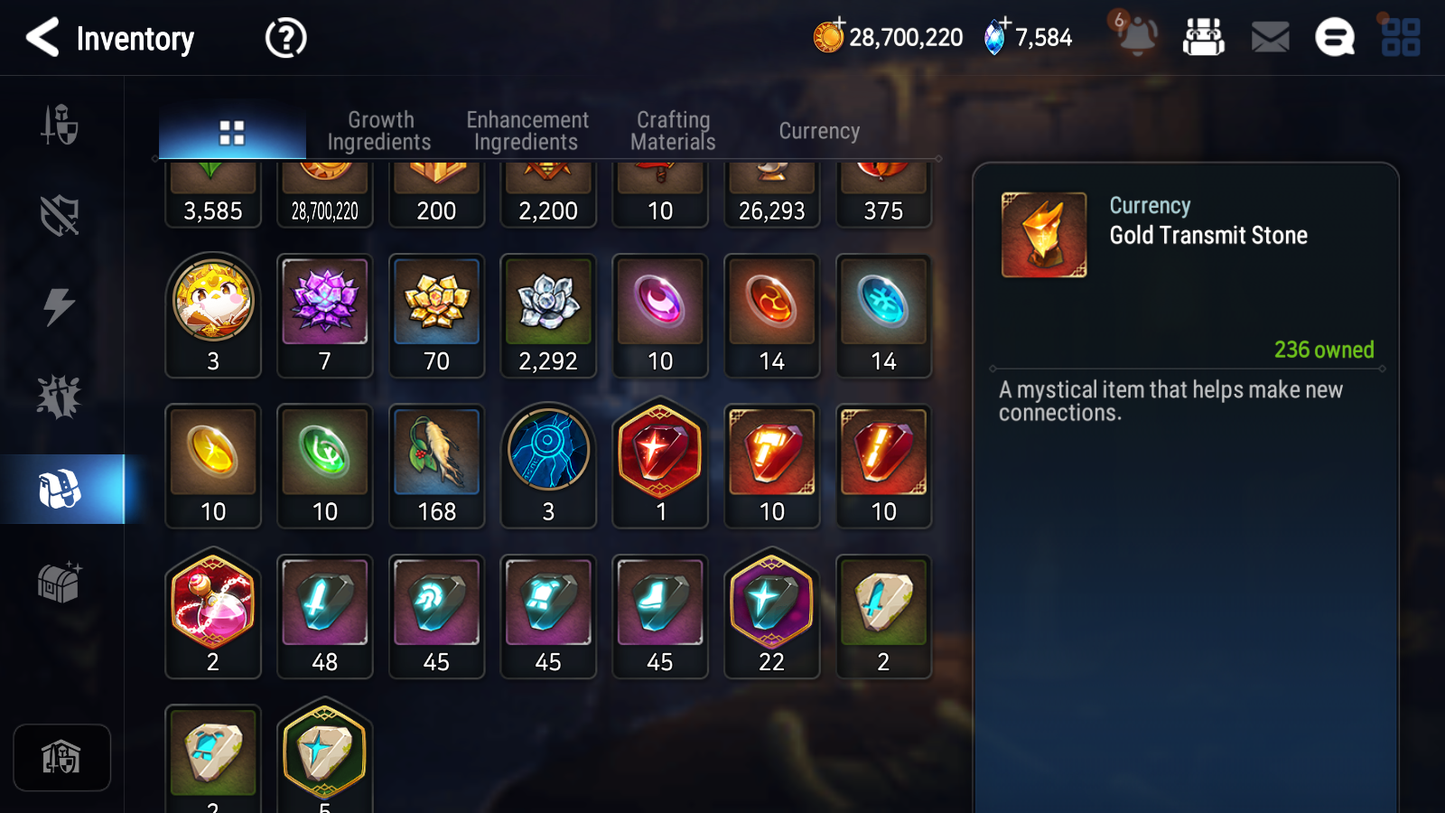
Task: Pick the silver flower item with 2,292
Action: tap(548, 314)
